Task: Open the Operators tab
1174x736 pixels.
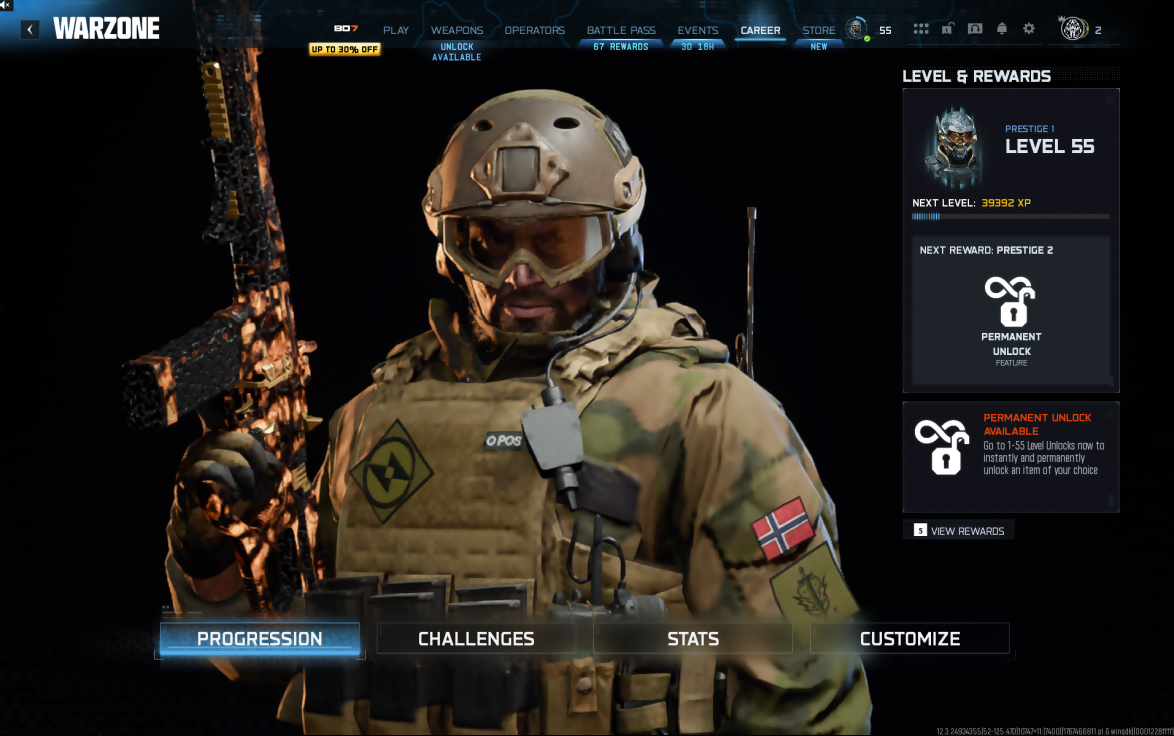Action: 535,30
